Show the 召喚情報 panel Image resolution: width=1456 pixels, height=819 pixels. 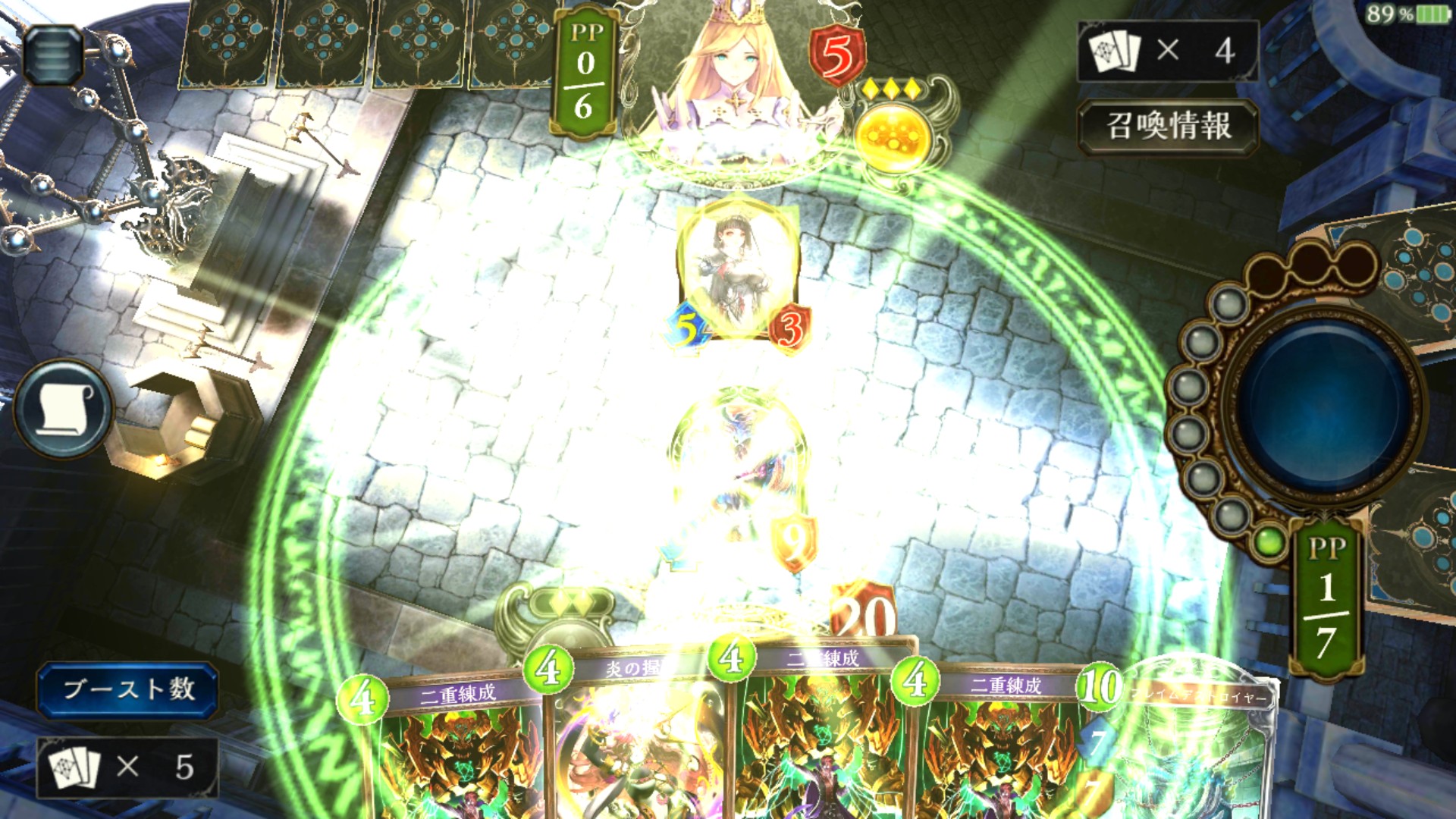click(x=1168, y=126)
